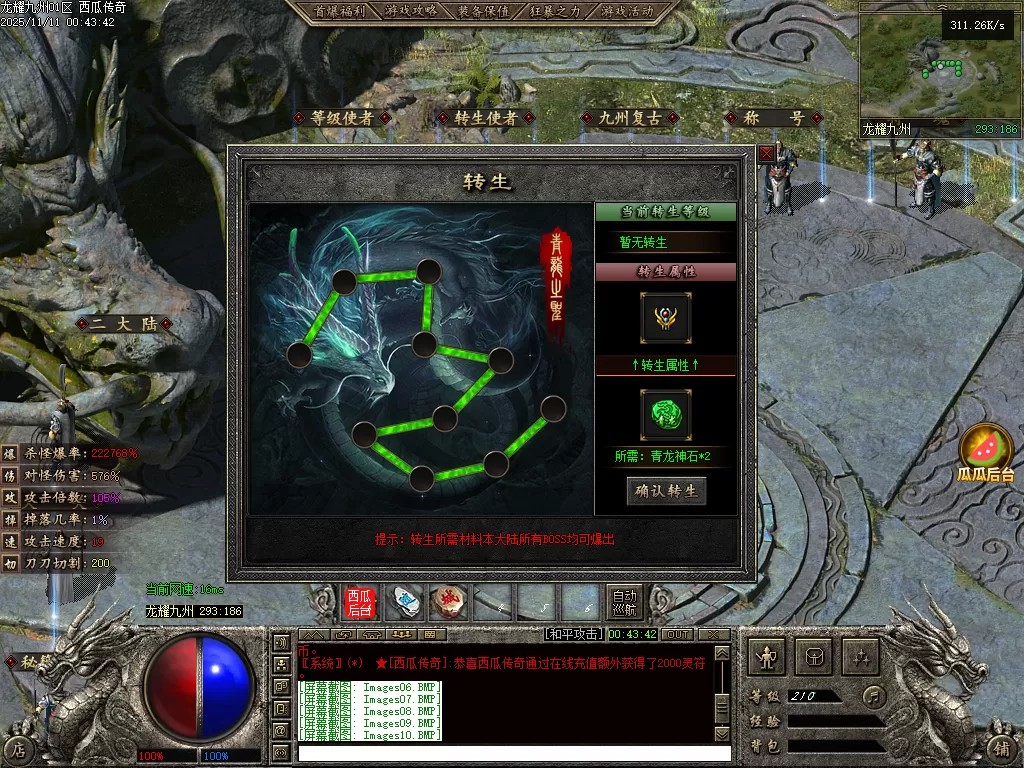The height and width of the screenshot is (768, 1024).
Task: Select the 狂暴之力 menu entry
Action: (x=555, y=11)
